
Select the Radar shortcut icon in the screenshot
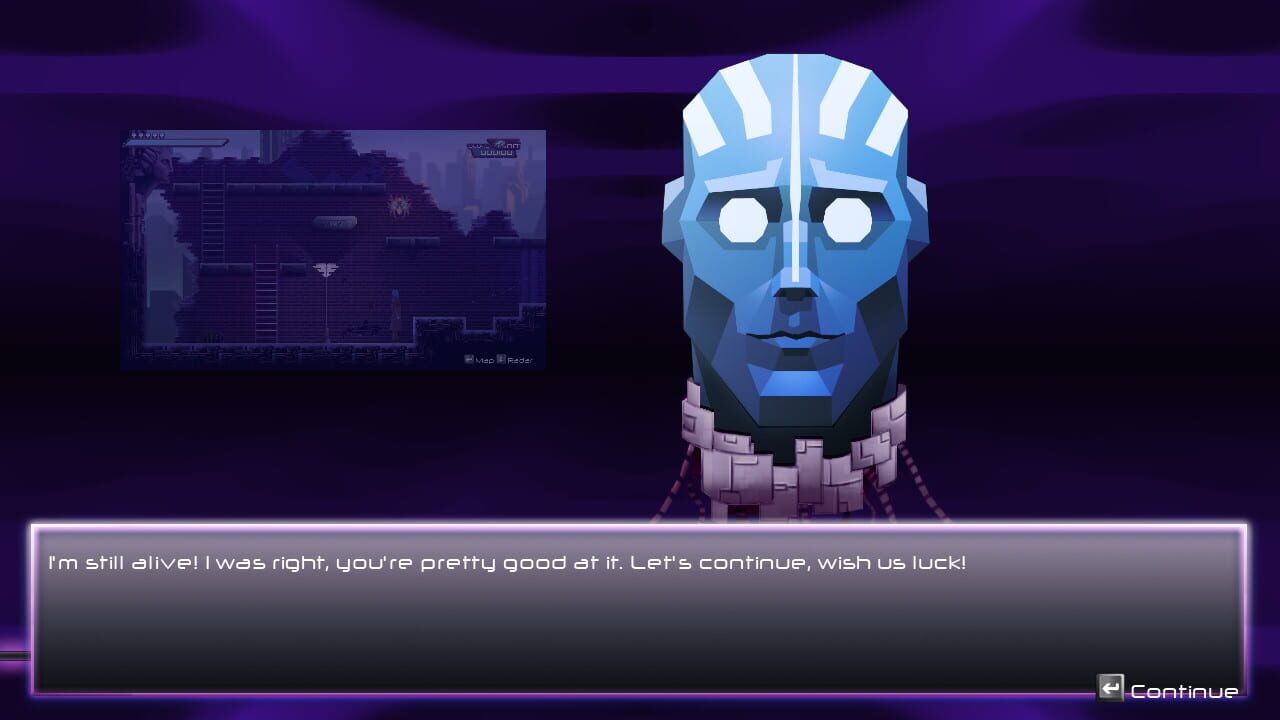[502, 358]
